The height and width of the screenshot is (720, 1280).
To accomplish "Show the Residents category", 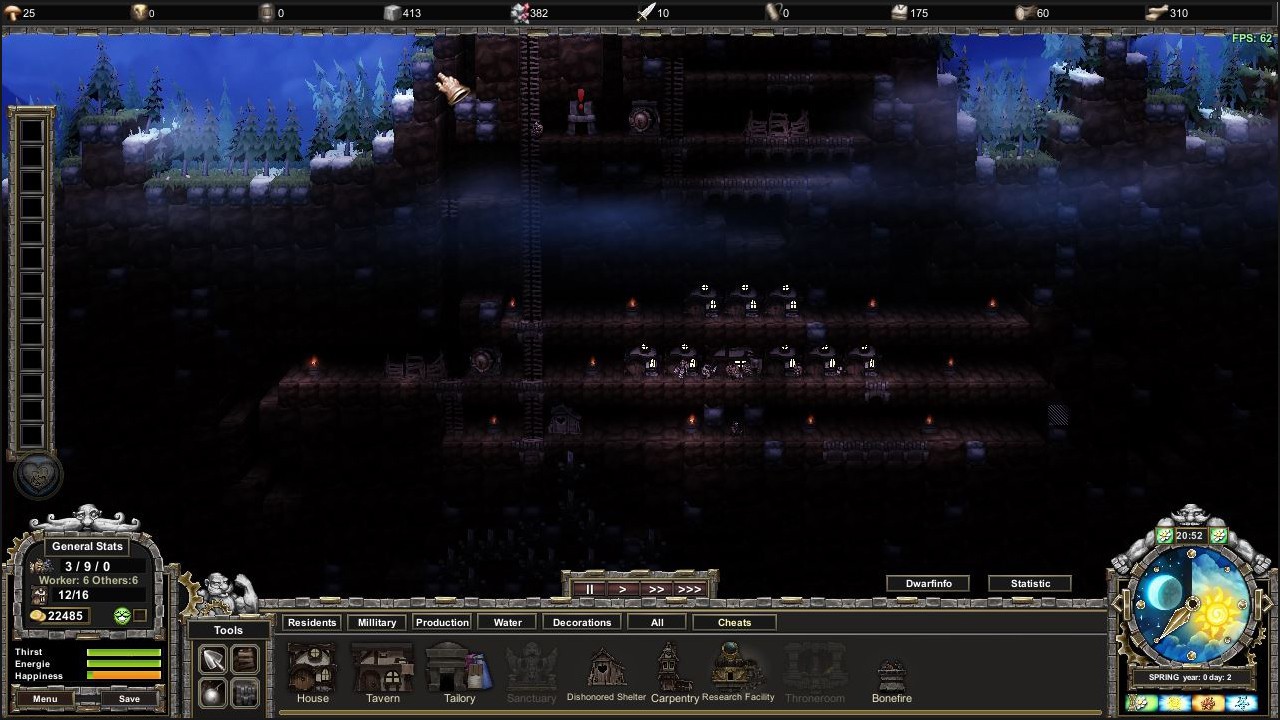I will point(311,622).
